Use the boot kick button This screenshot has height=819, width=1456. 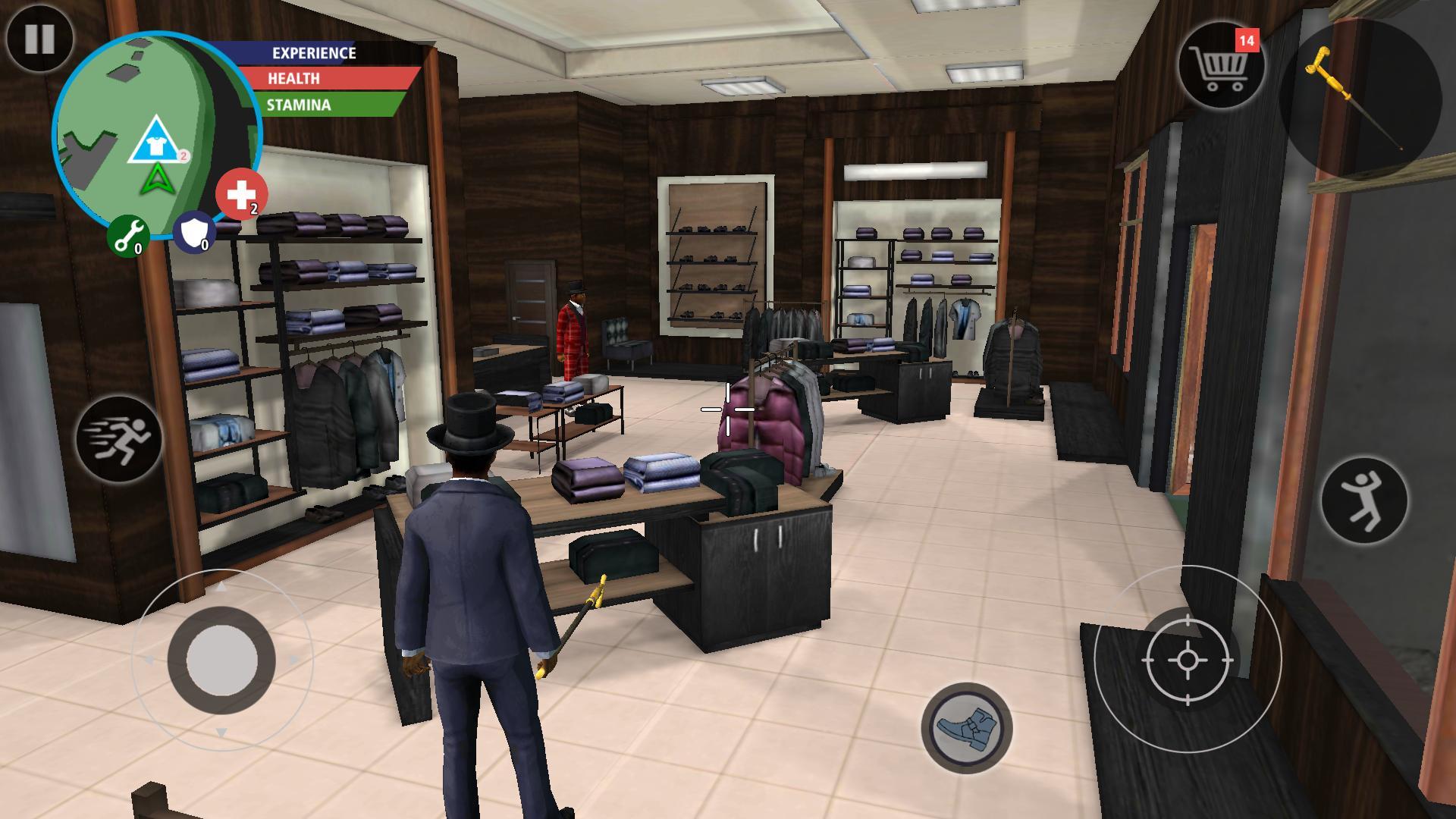coord(967,727)
